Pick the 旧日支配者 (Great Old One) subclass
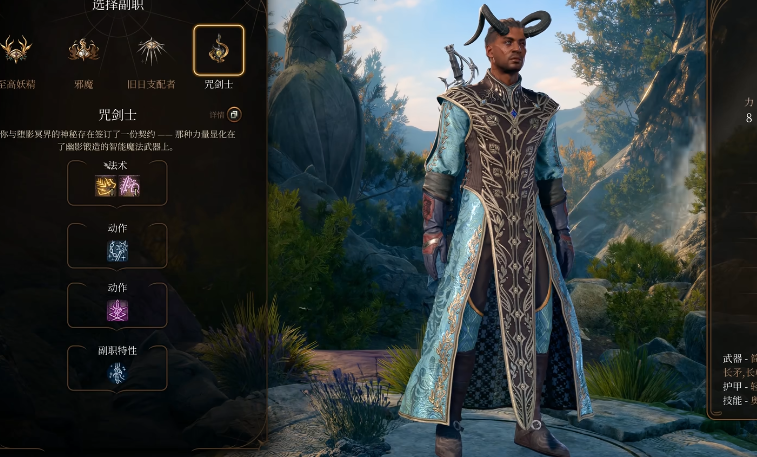757x457 pixels. pyautogui.click(x=151, y=49)
